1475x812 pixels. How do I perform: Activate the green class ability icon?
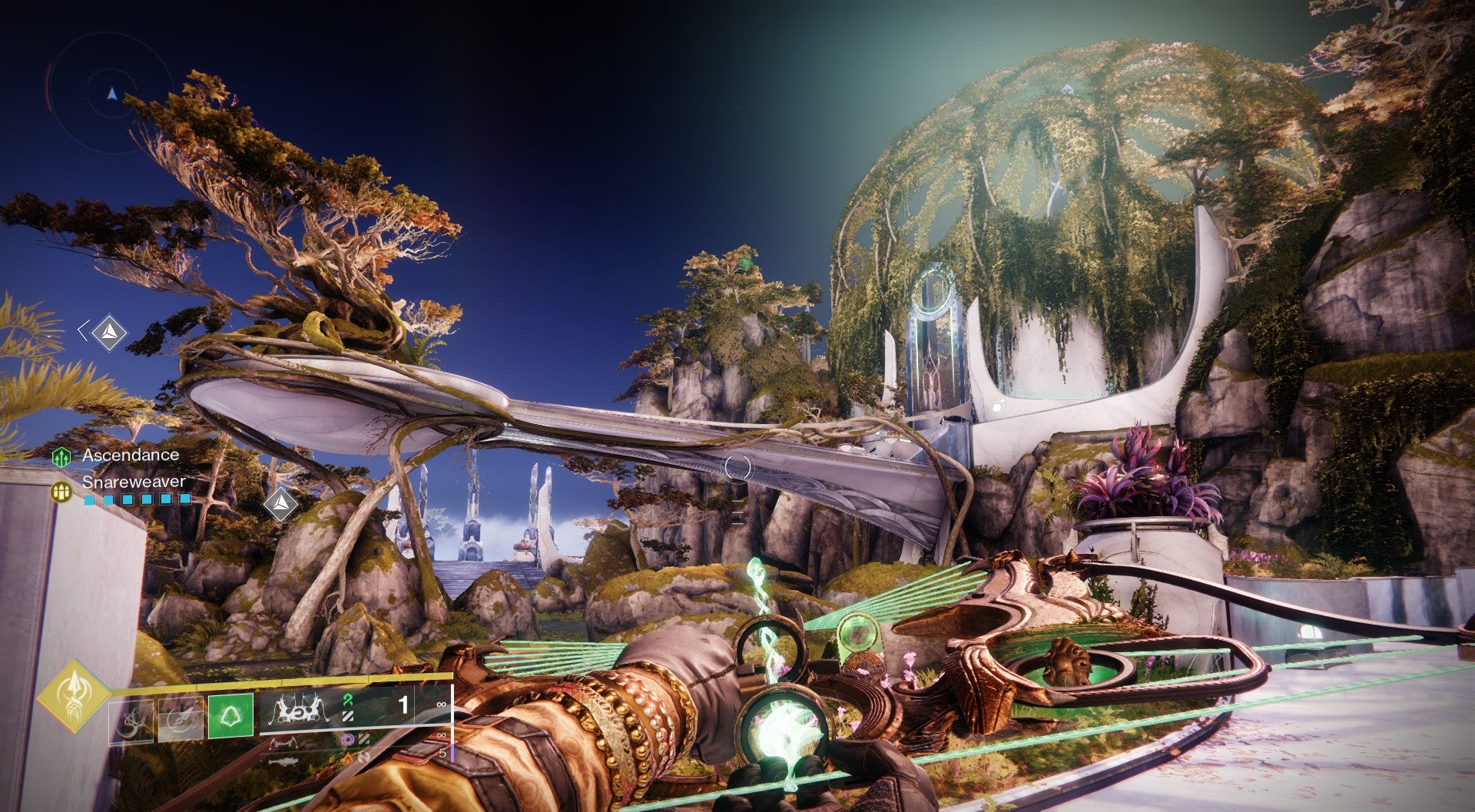click(231, 717)
